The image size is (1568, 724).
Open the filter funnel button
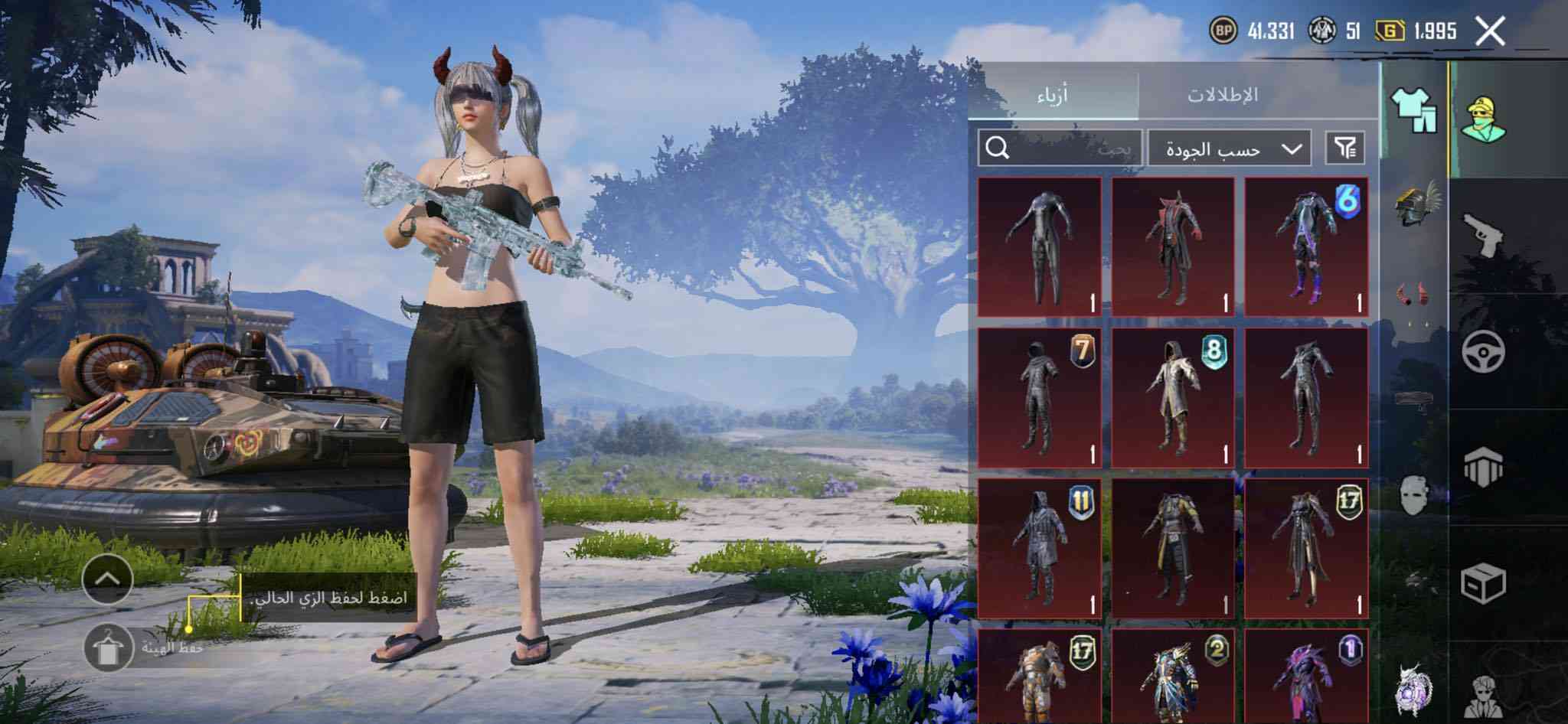tap(1345, 148)
